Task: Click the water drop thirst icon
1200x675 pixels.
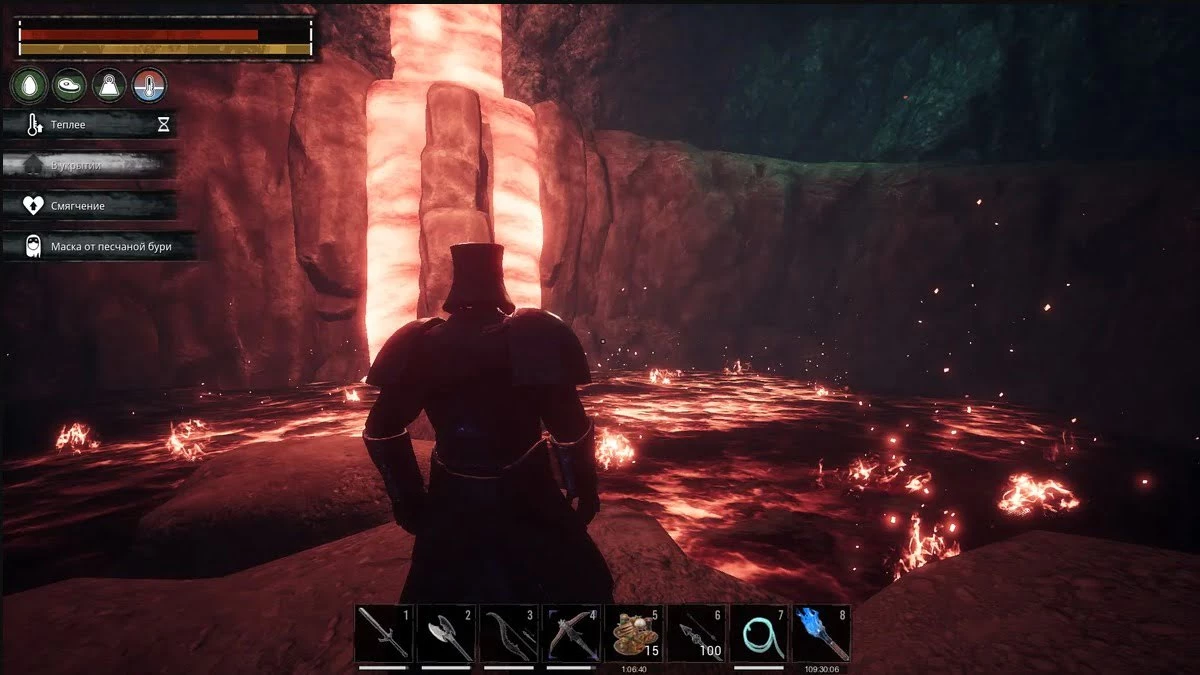Action: tap(28, 86)
